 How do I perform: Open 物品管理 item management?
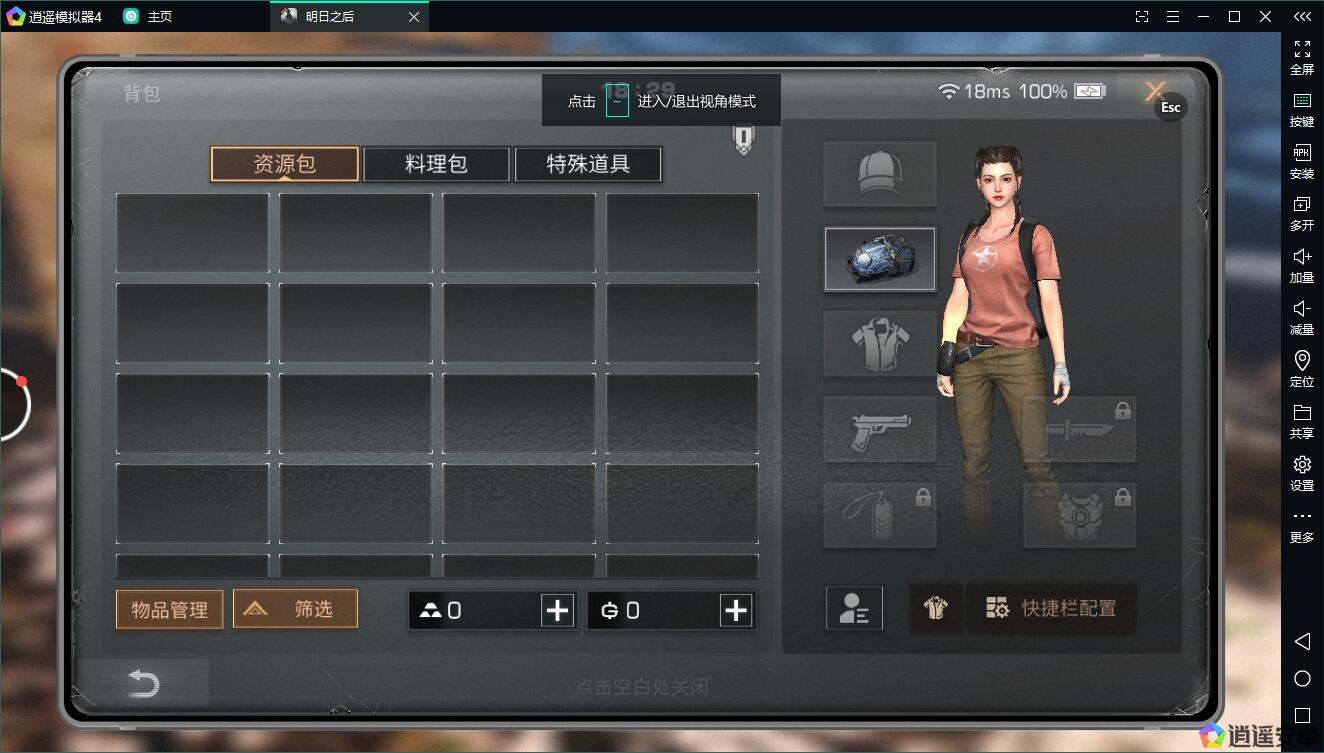pos(169,609)
